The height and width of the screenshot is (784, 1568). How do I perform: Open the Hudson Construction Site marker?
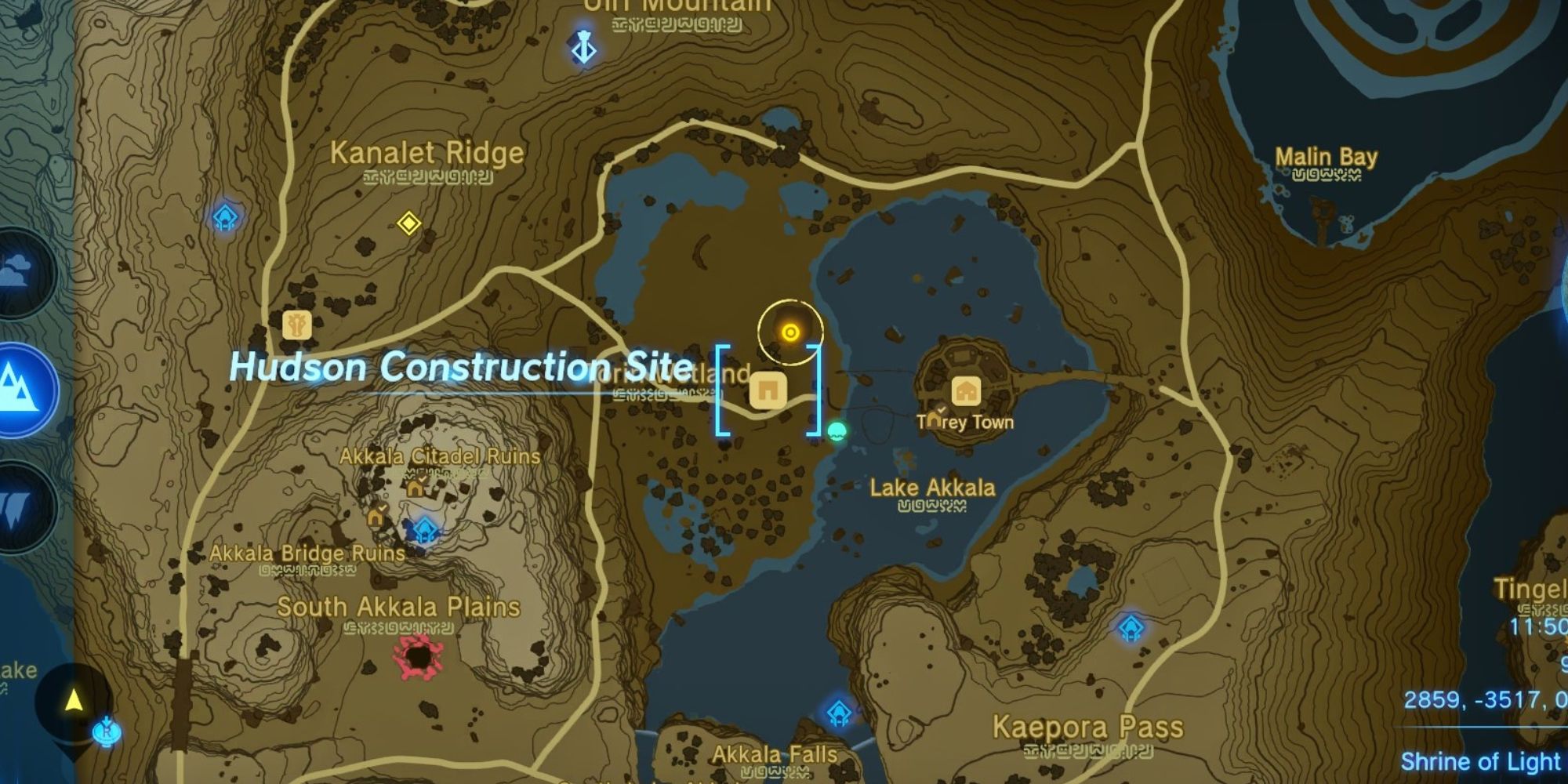pyautogui.click(x=767, y=390)
